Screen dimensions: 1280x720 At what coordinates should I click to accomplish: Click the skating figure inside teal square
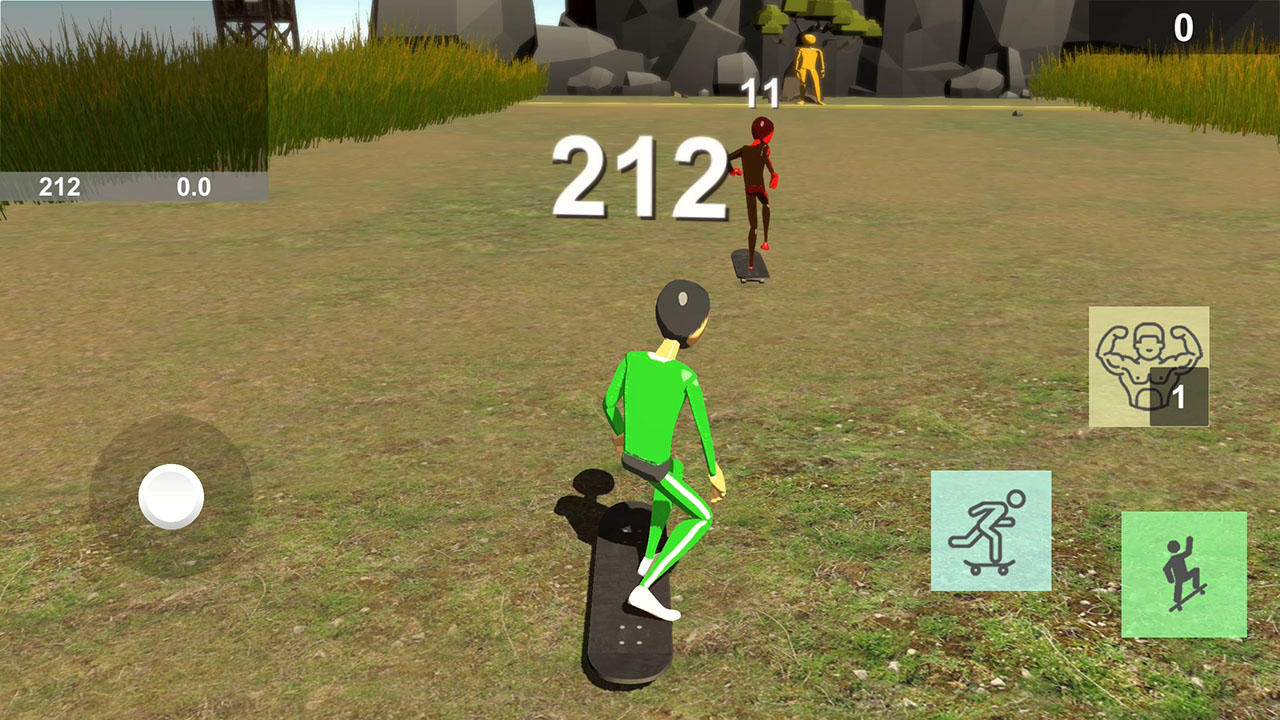coord(991,530)
